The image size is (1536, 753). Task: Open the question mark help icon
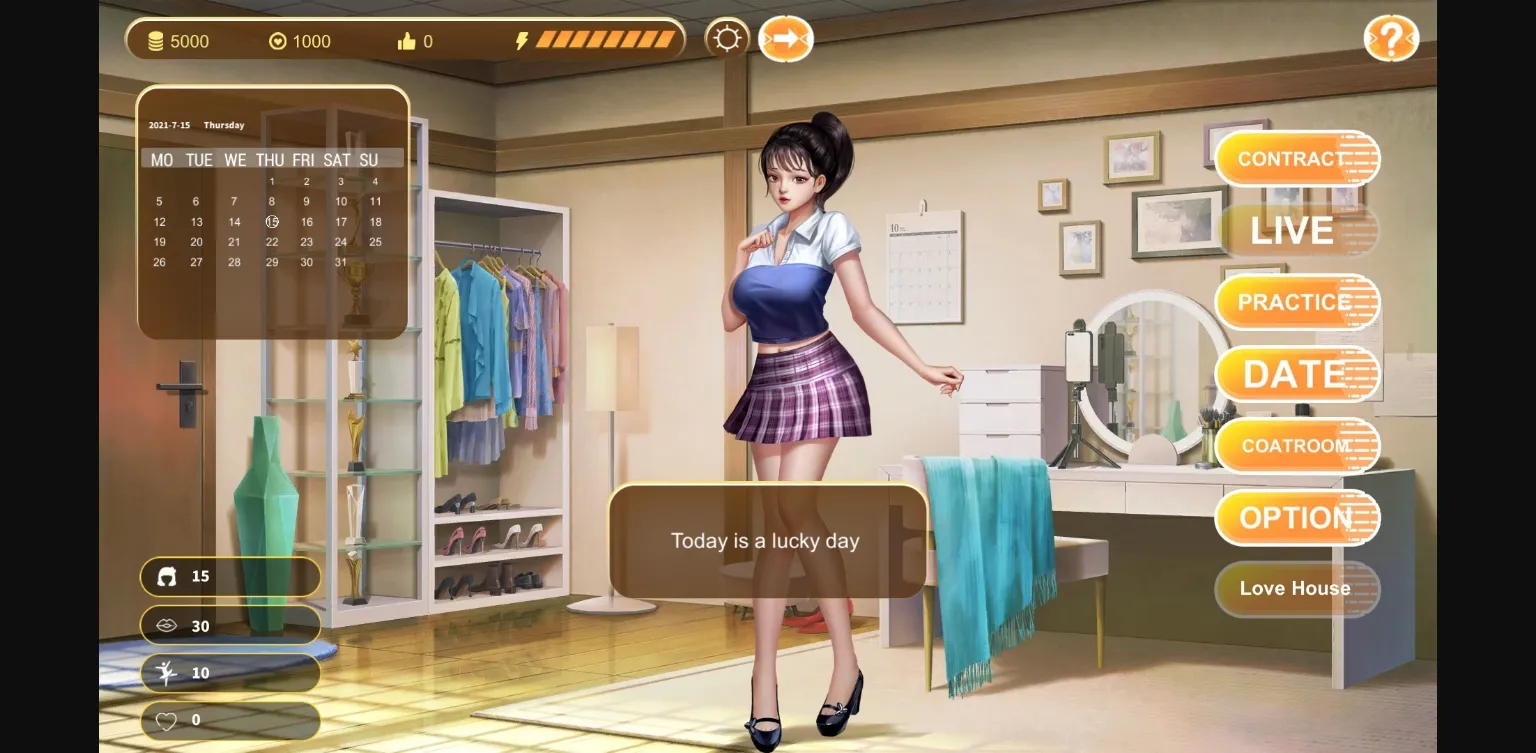(1392, 38)
